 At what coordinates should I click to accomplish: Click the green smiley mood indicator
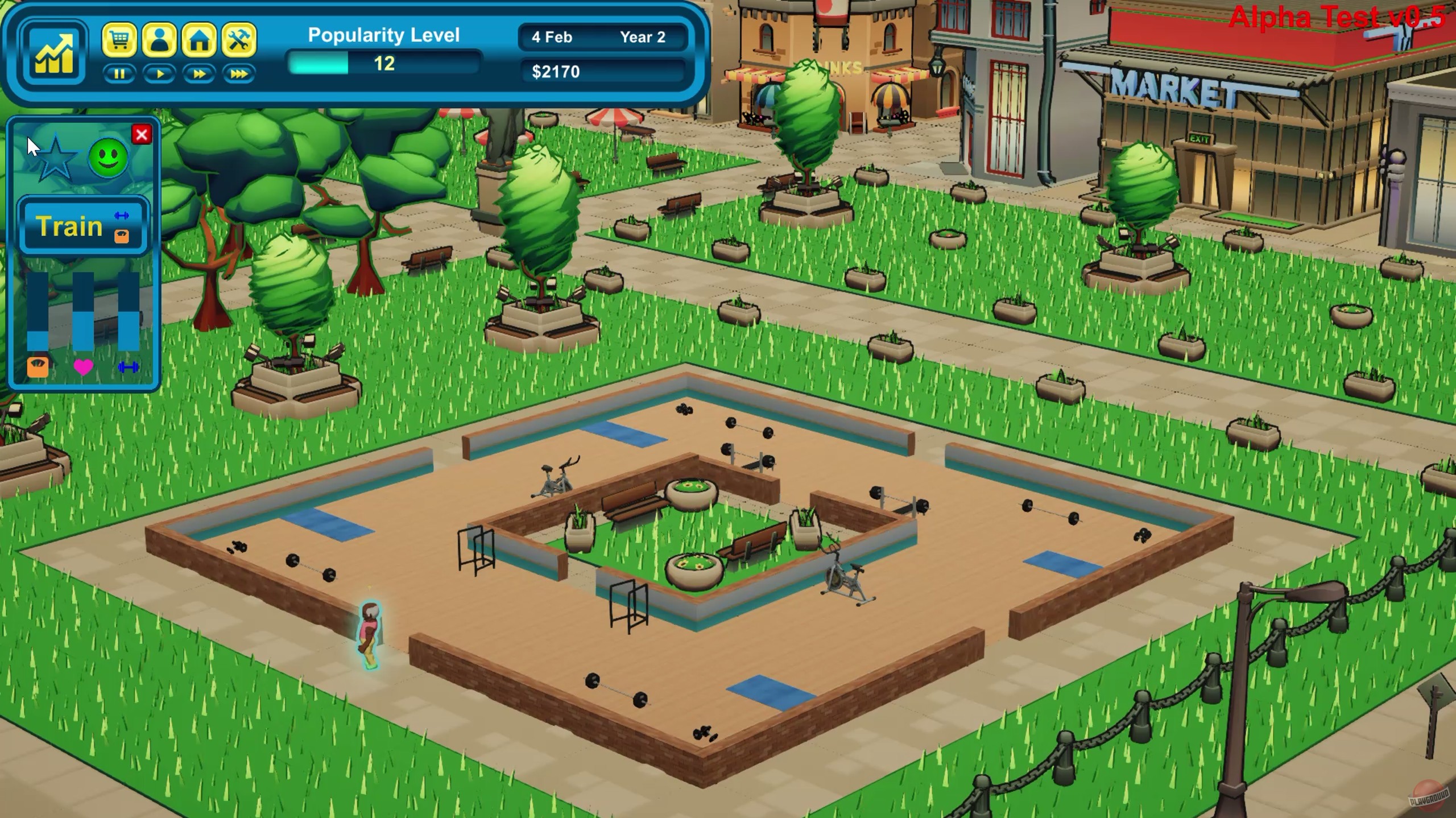107,158
